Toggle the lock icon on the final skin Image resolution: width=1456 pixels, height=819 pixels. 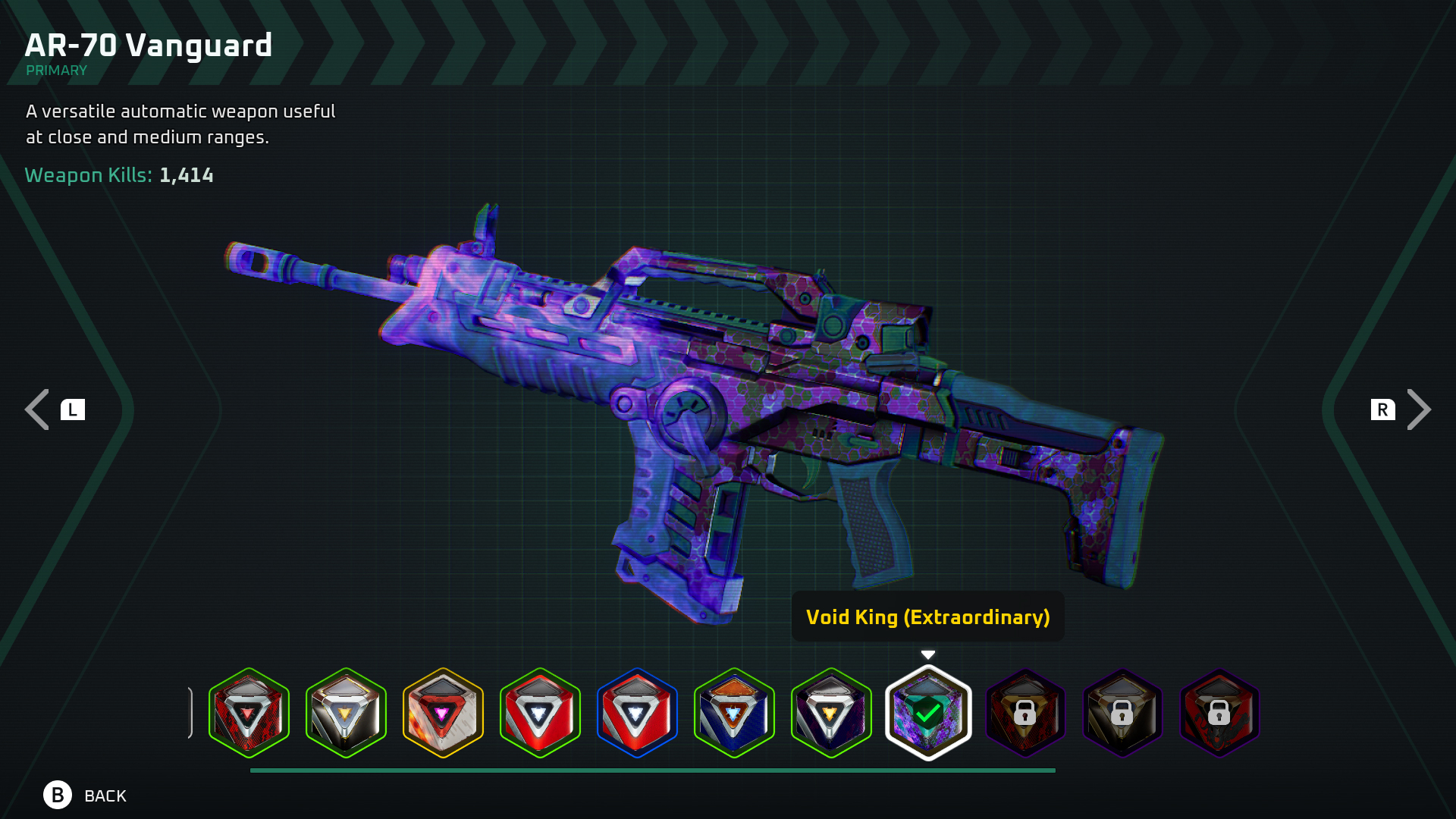(1219, 714)
